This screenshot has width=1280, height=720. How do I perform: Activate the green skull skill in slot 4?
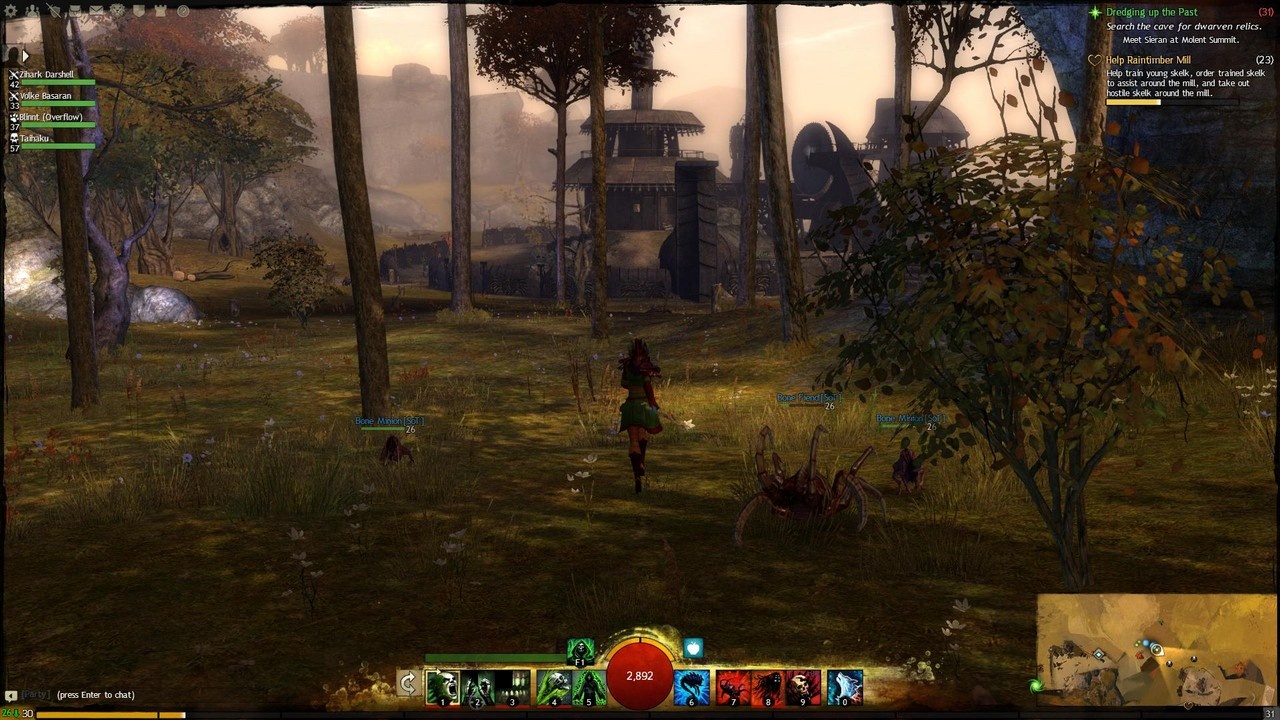click(x=553, y=687)
